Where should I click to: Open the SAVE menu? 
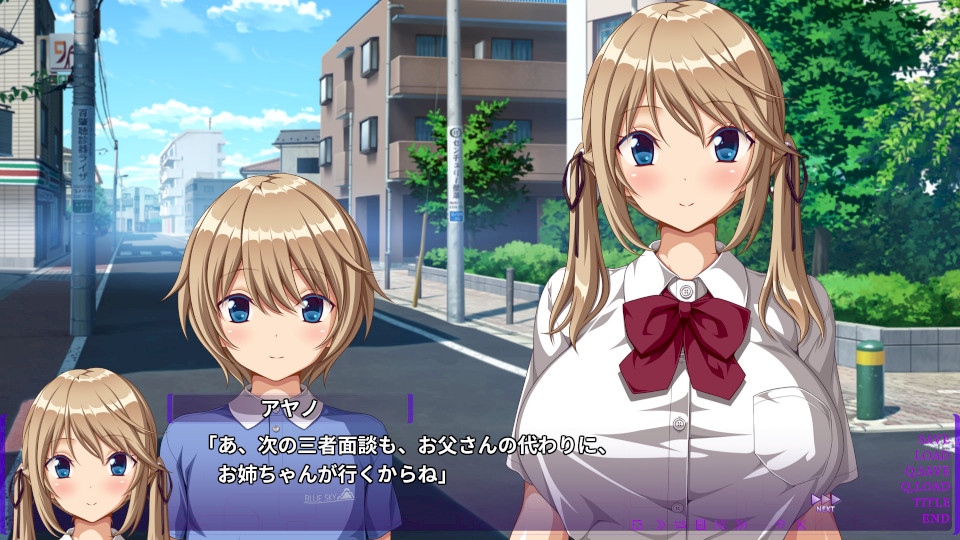pos(936,439)
